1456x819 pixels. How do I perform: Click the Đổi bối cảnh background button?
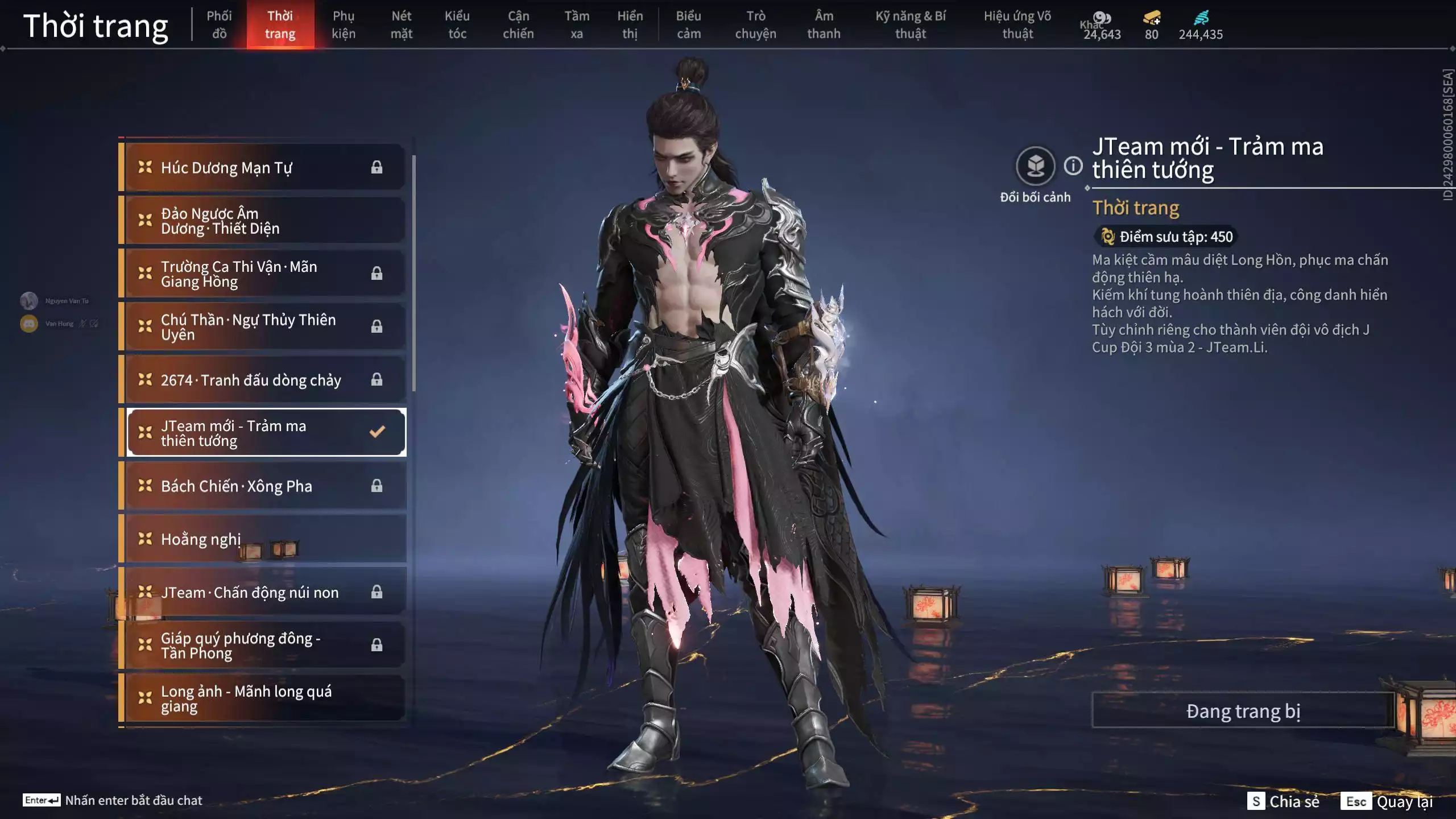pyautogui.click(x=1035, y=167)
